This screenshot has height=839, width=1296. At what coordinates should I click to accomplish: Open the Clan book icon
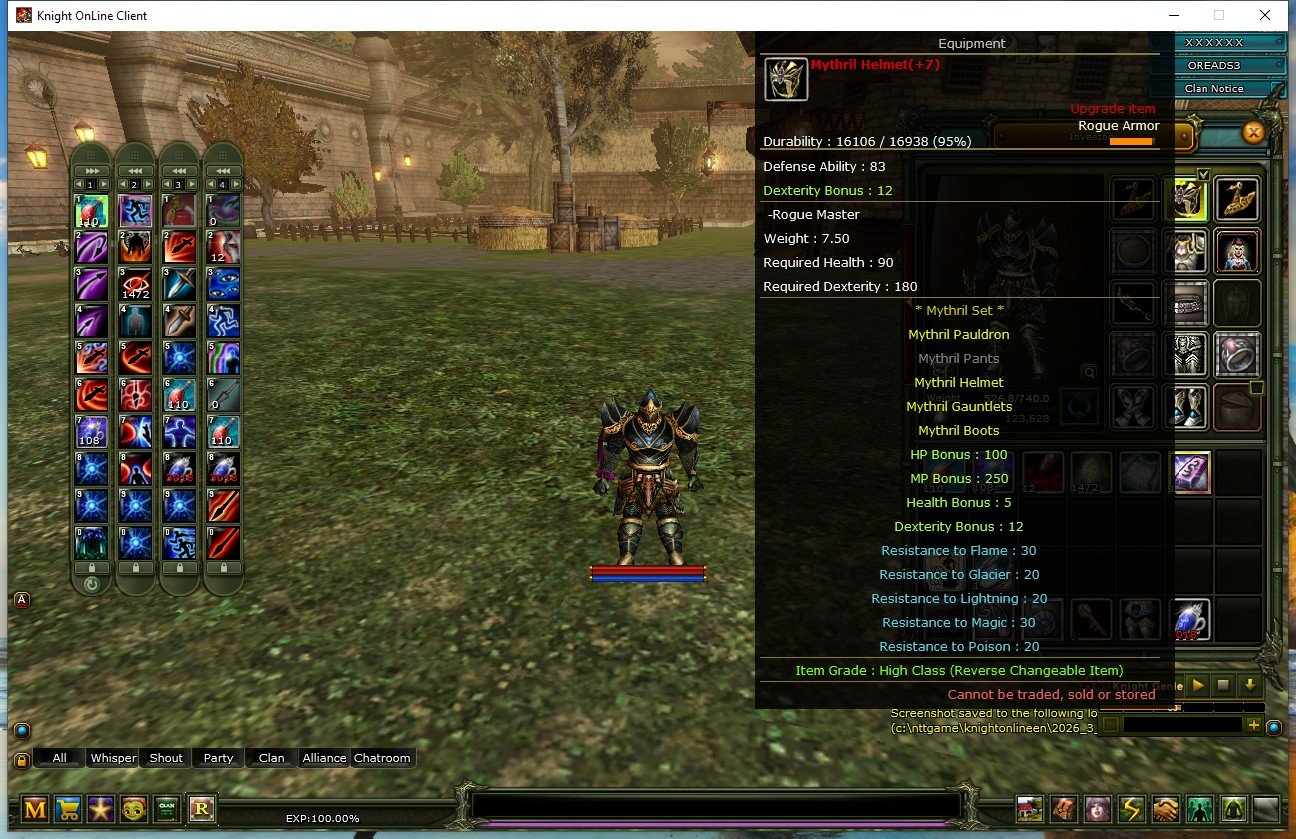click(x=166, y=810)
